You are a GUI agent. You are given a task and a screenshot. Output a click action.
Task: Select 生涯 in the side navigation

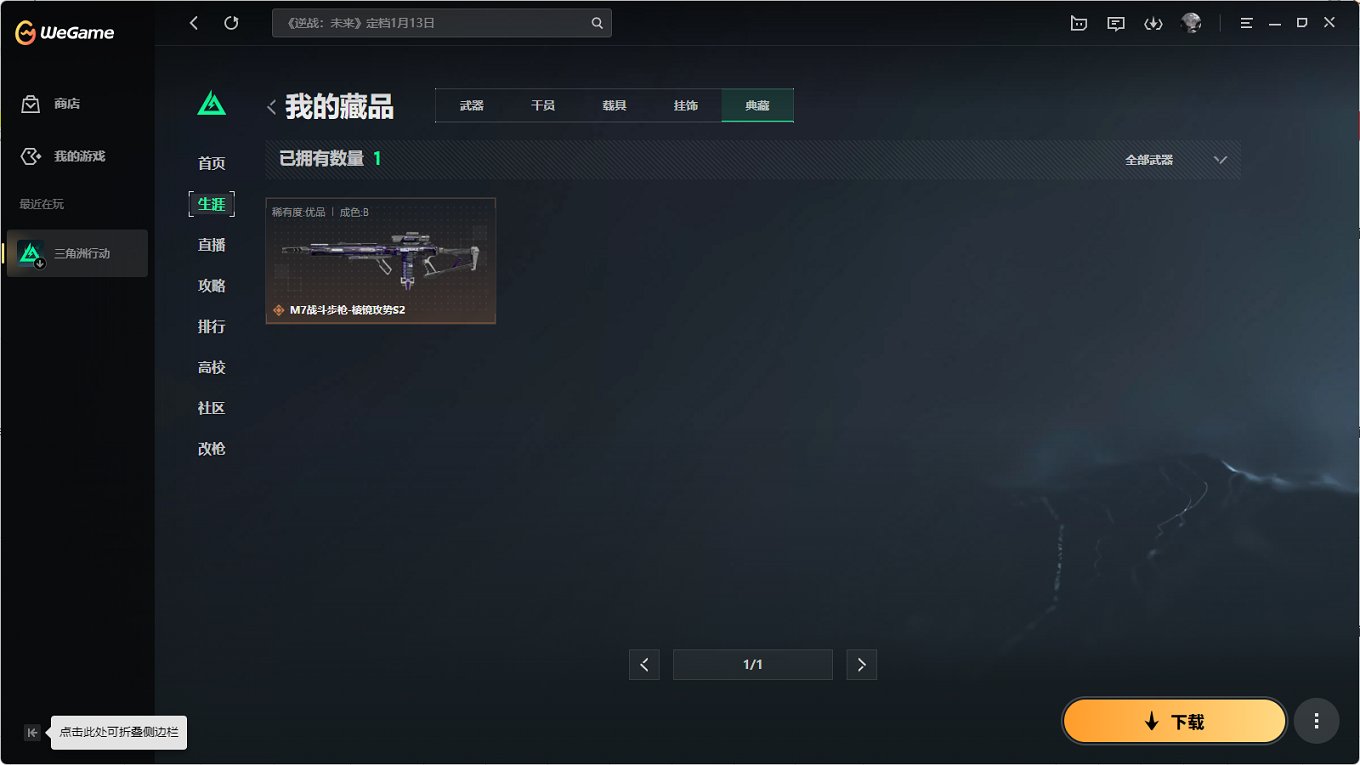click(x=211, y=203)
